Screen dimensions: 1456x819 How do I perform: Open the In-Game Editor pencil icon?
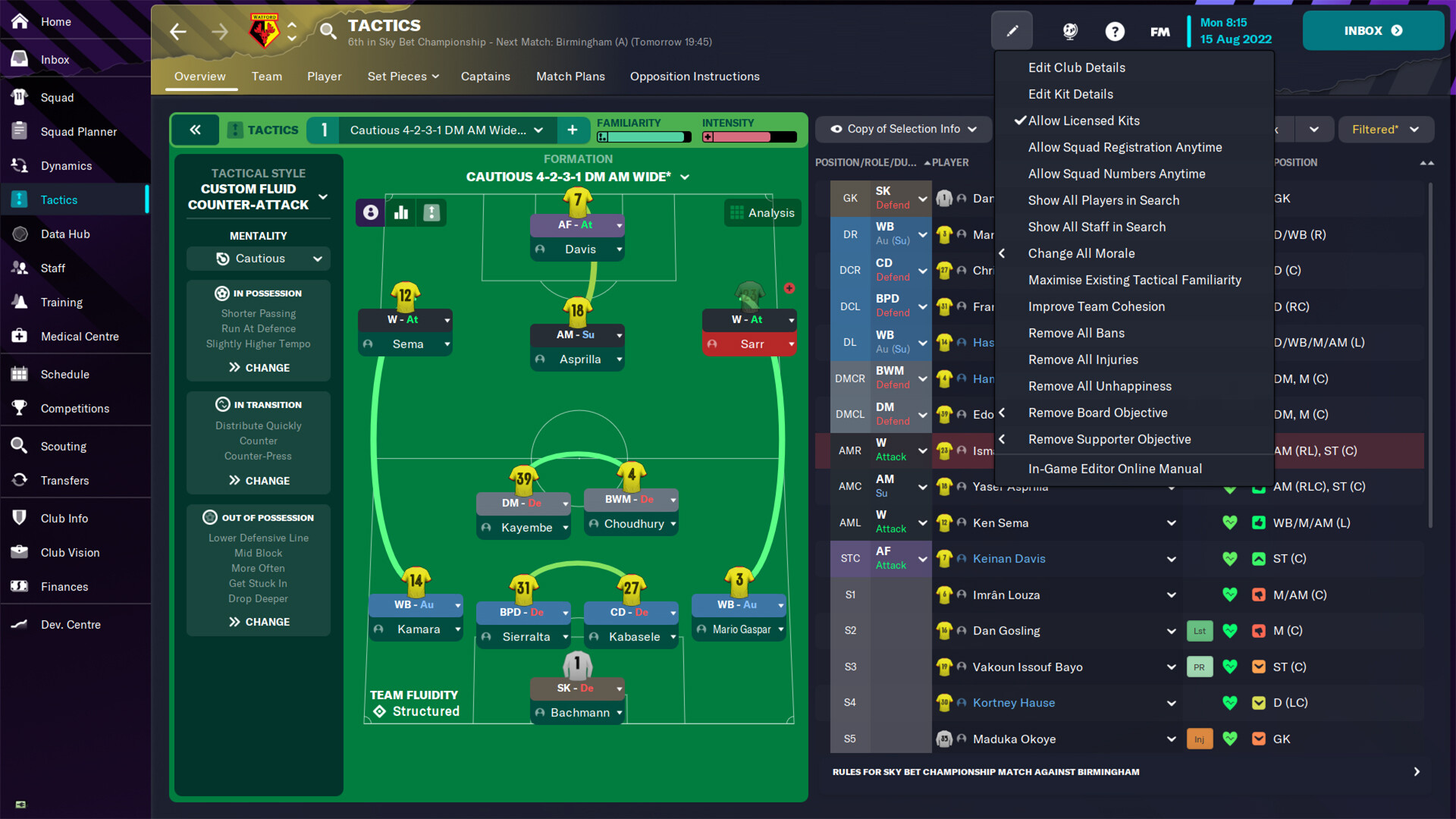[1012, 30]
